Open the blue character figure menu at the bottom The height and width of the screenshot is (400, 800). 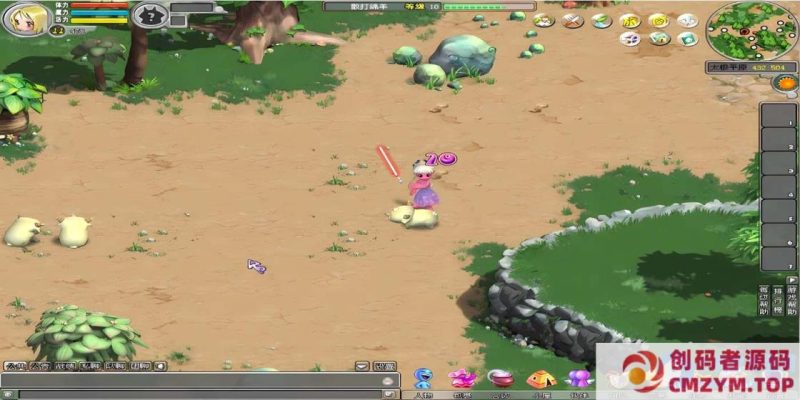pos(423,379)
